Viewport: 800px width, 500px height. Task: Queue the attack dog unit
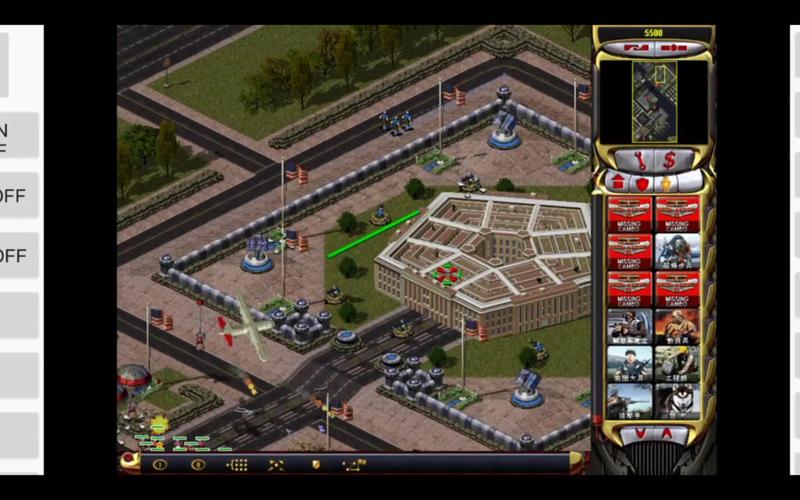coord(677,400)
